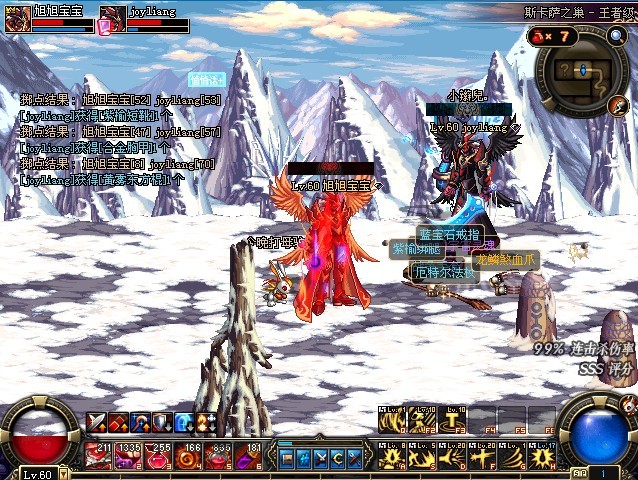
Task: Activate the Lv.8 skill on slot A
Action: coord(392,456)
